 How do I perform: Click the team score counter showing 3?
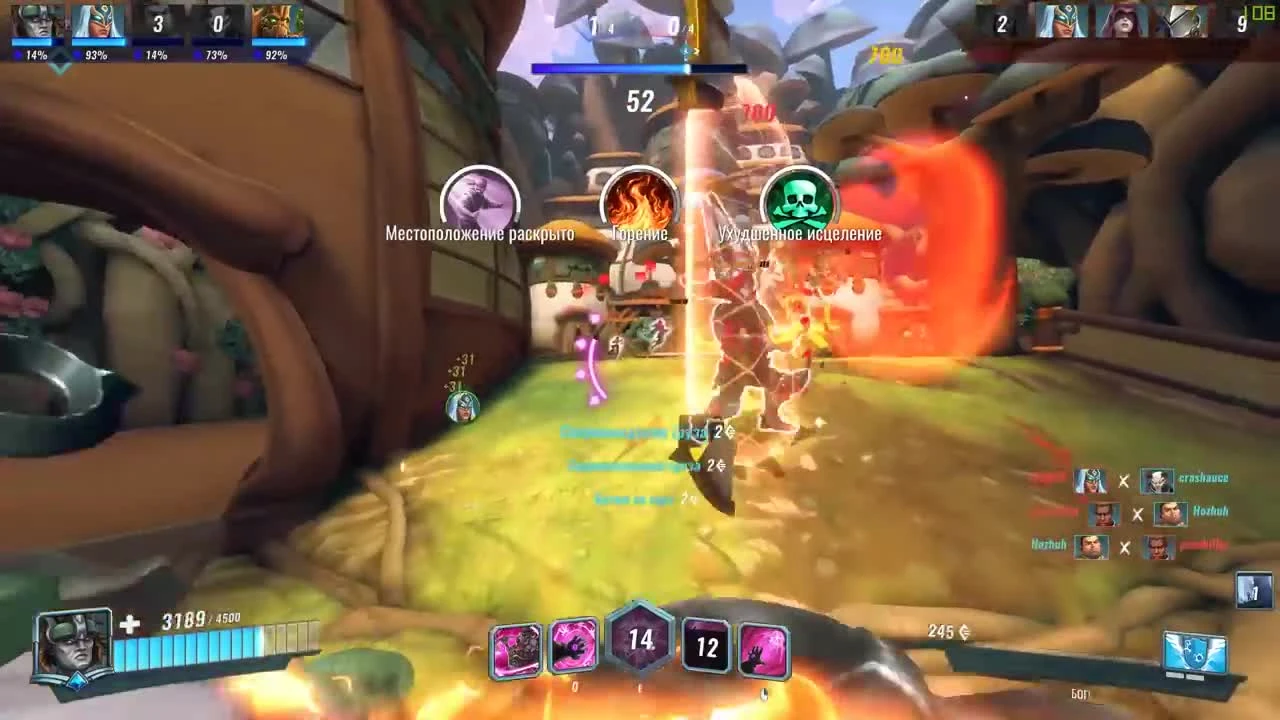pos(157,25)
